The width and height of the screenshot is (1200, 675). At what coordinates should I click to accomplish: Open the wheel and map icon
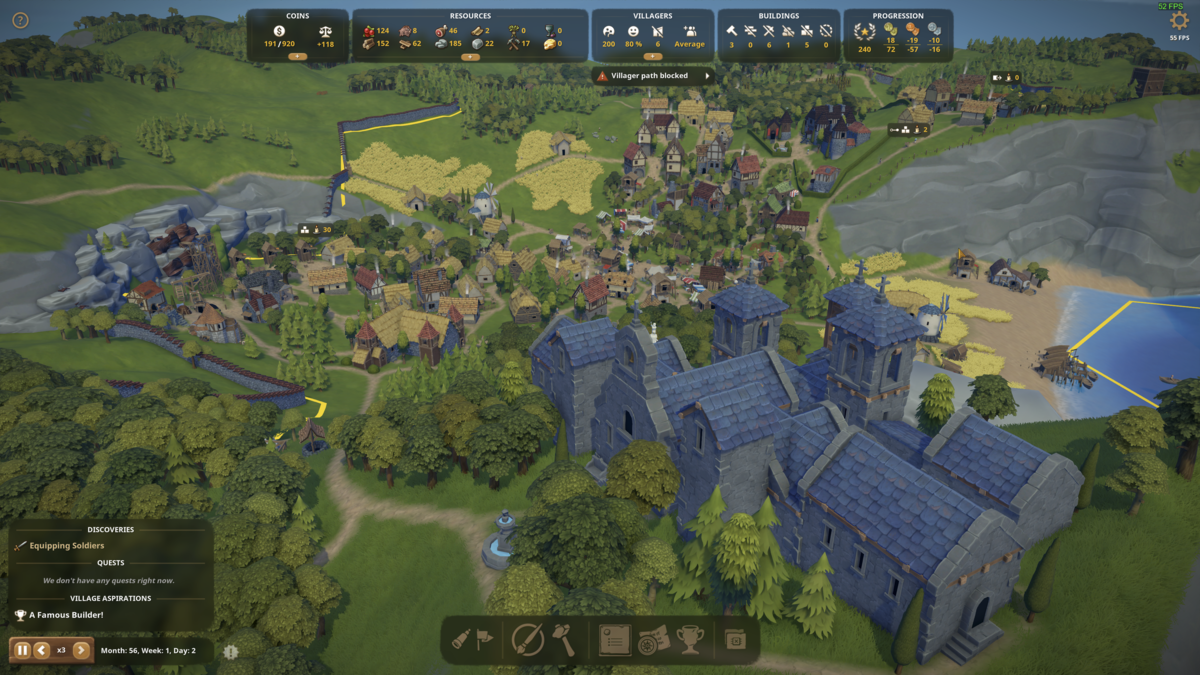pyautogui.click(x=652, y=640)
